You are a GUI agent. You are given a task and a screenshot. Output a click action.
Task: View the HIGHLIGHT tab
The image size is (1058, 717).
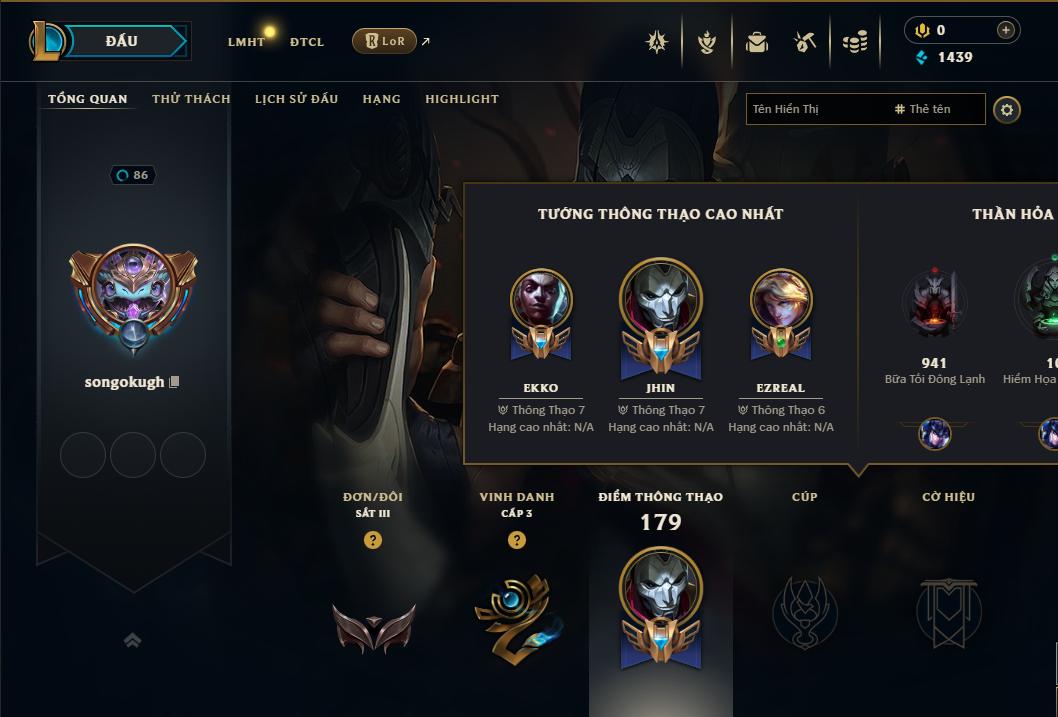coord(461,99)
